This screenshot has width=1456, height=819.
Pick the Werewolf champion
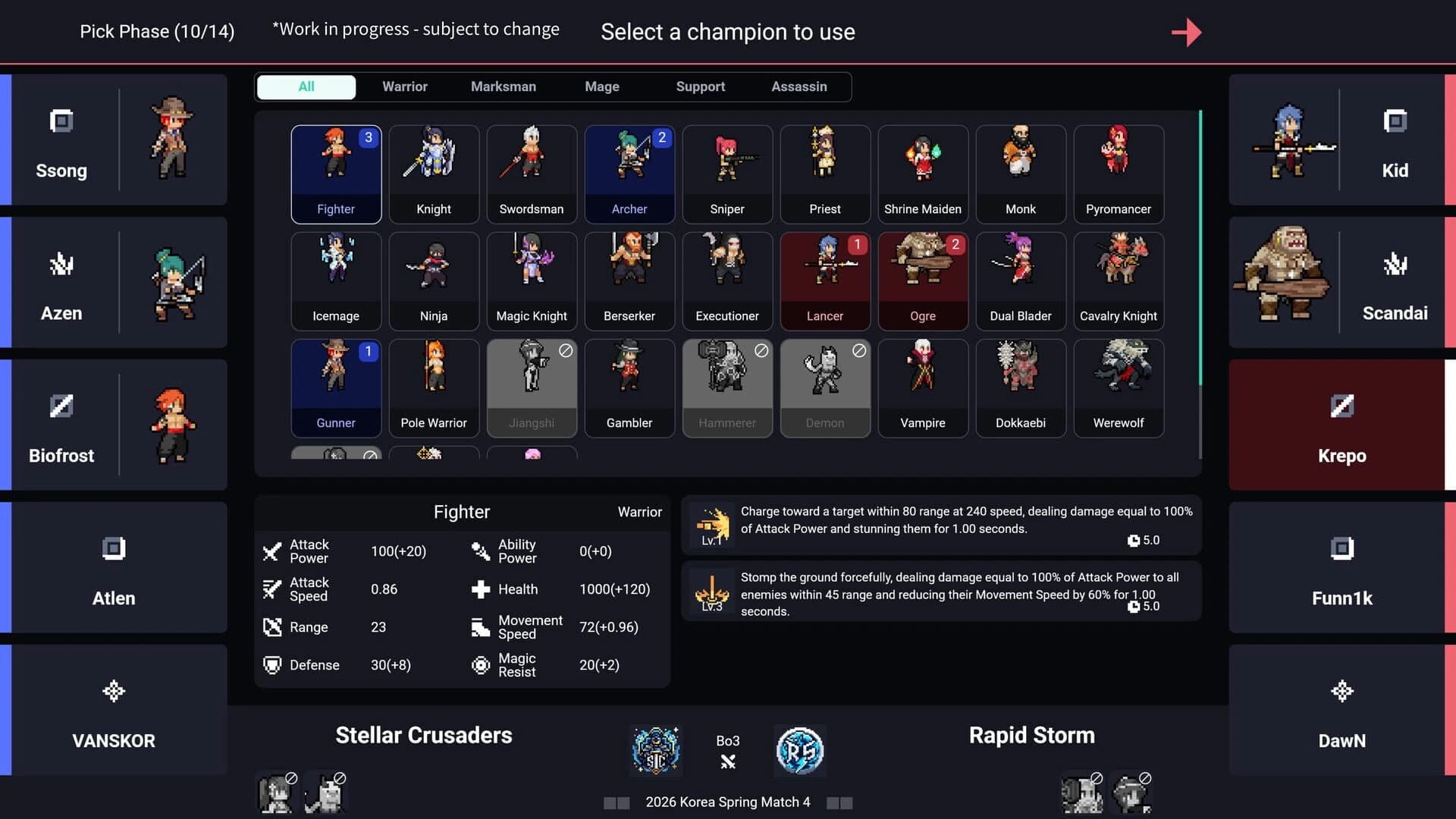1118,388
